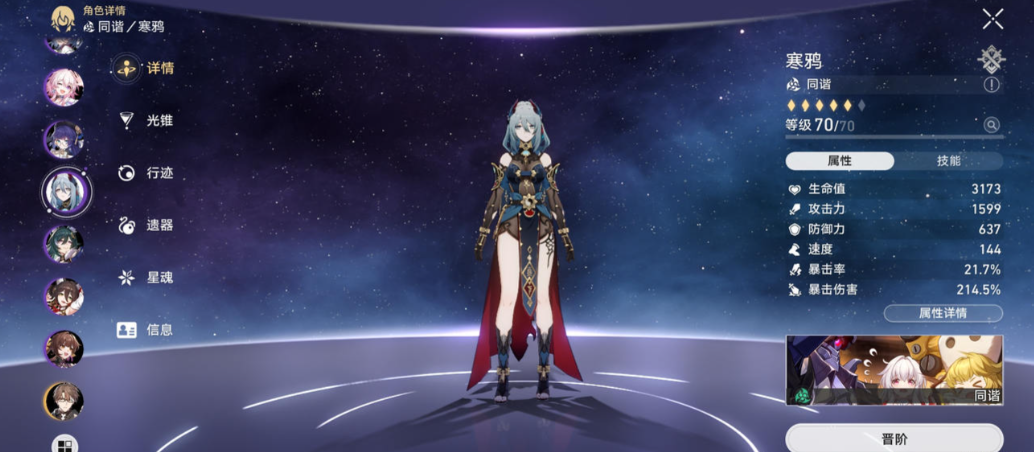Image resolution: width=1034 pixels, height=452 pixels.
Task: Select the pink-haired character avatar
Action: [x=63, y=87]
